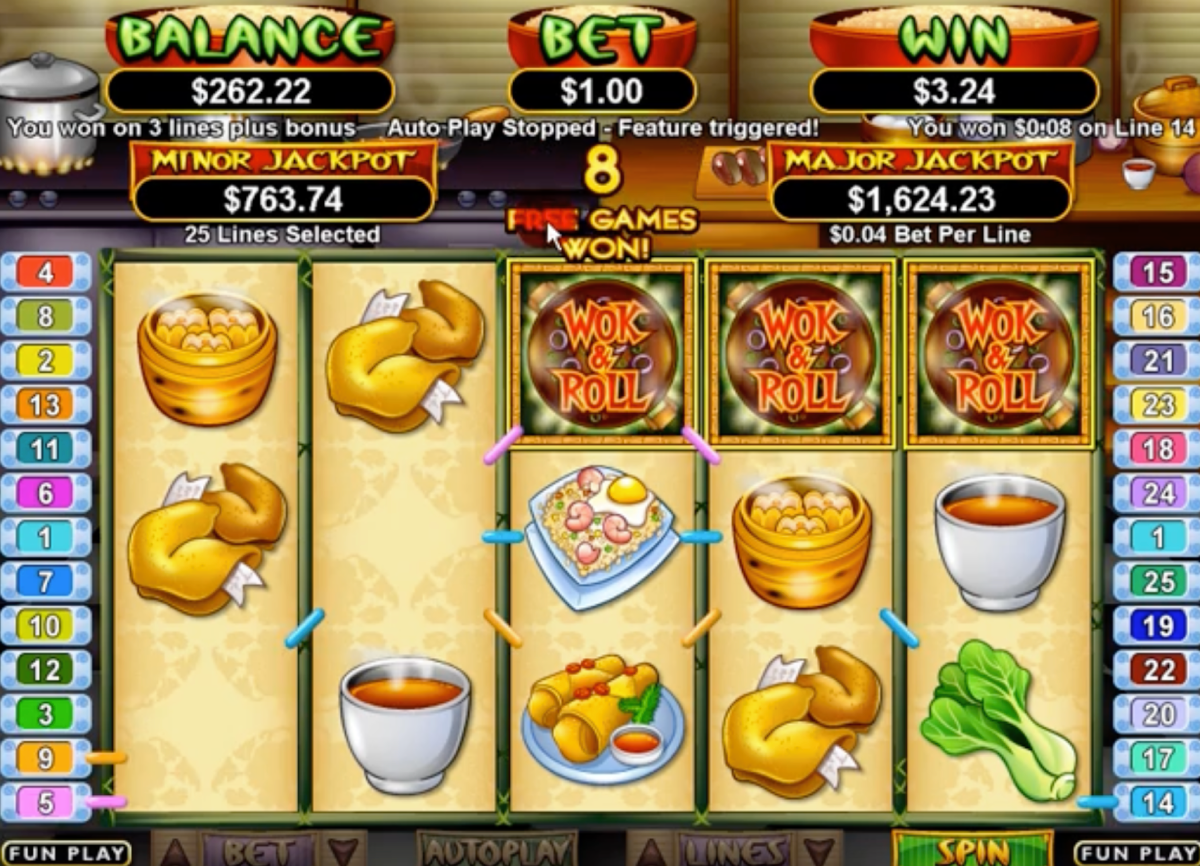Select payline number 7
Image resolution: width=1200 pixels, height=866 pixels.
pyautogui.click(x=46, y=581)
